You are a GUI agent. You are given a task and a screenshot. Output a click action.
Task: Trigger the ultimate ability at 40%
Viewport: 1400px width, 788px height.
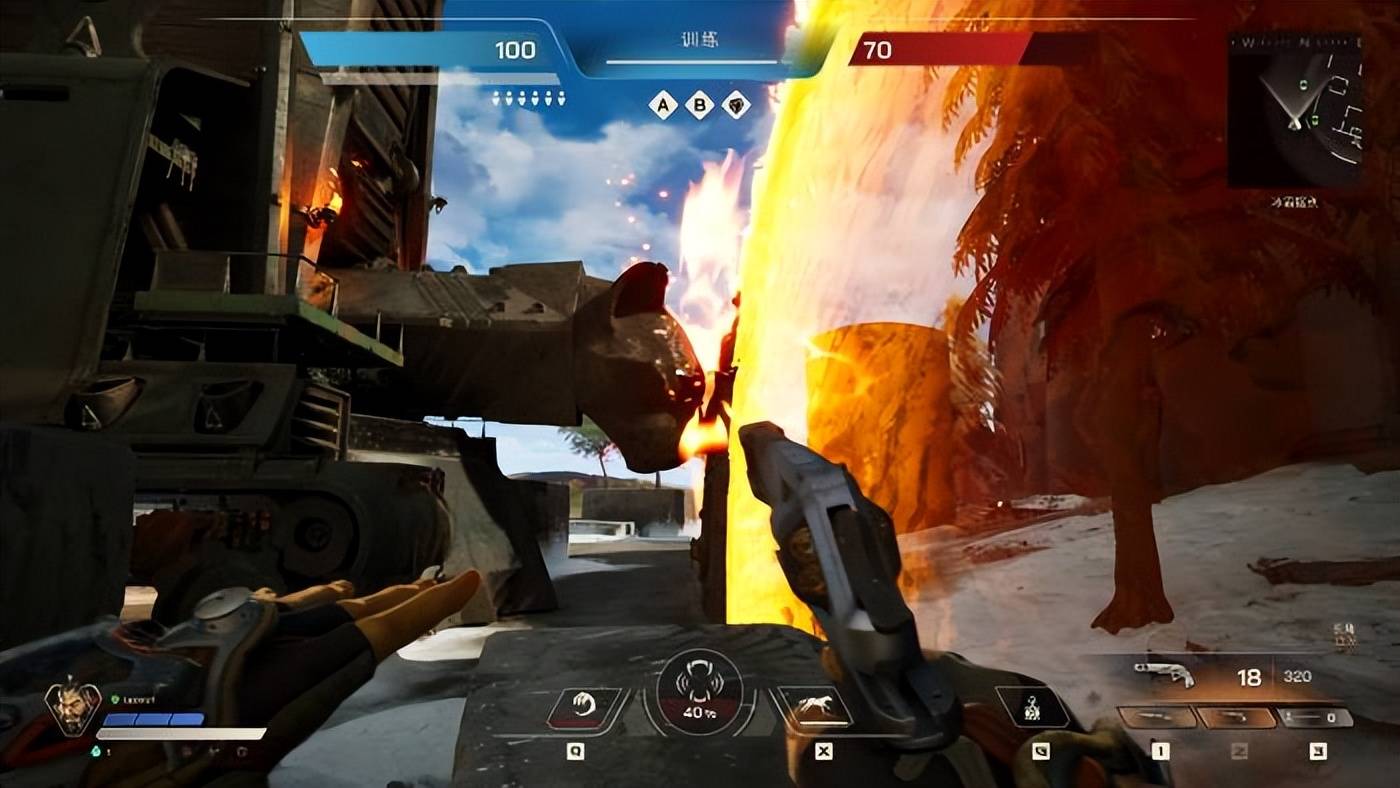click(x=699, y=692)
